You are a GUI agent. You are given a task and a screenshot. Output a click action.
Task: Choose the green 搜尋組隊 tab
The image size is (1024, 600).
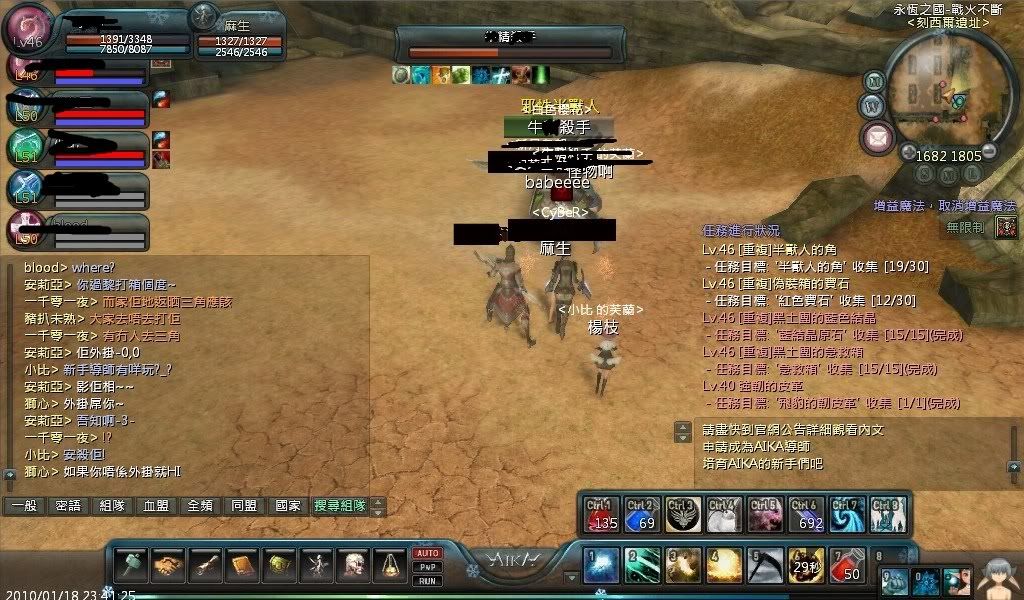(339, 506)
